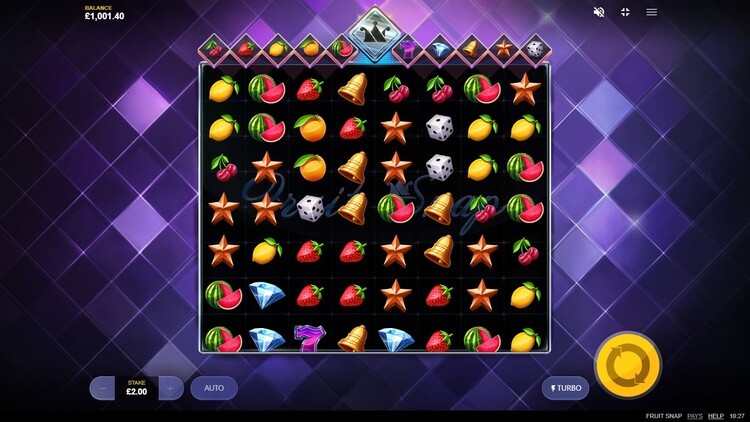Viewport: 750px width, 422px height.
Task: Unmute the game sound
Action: 599,12
